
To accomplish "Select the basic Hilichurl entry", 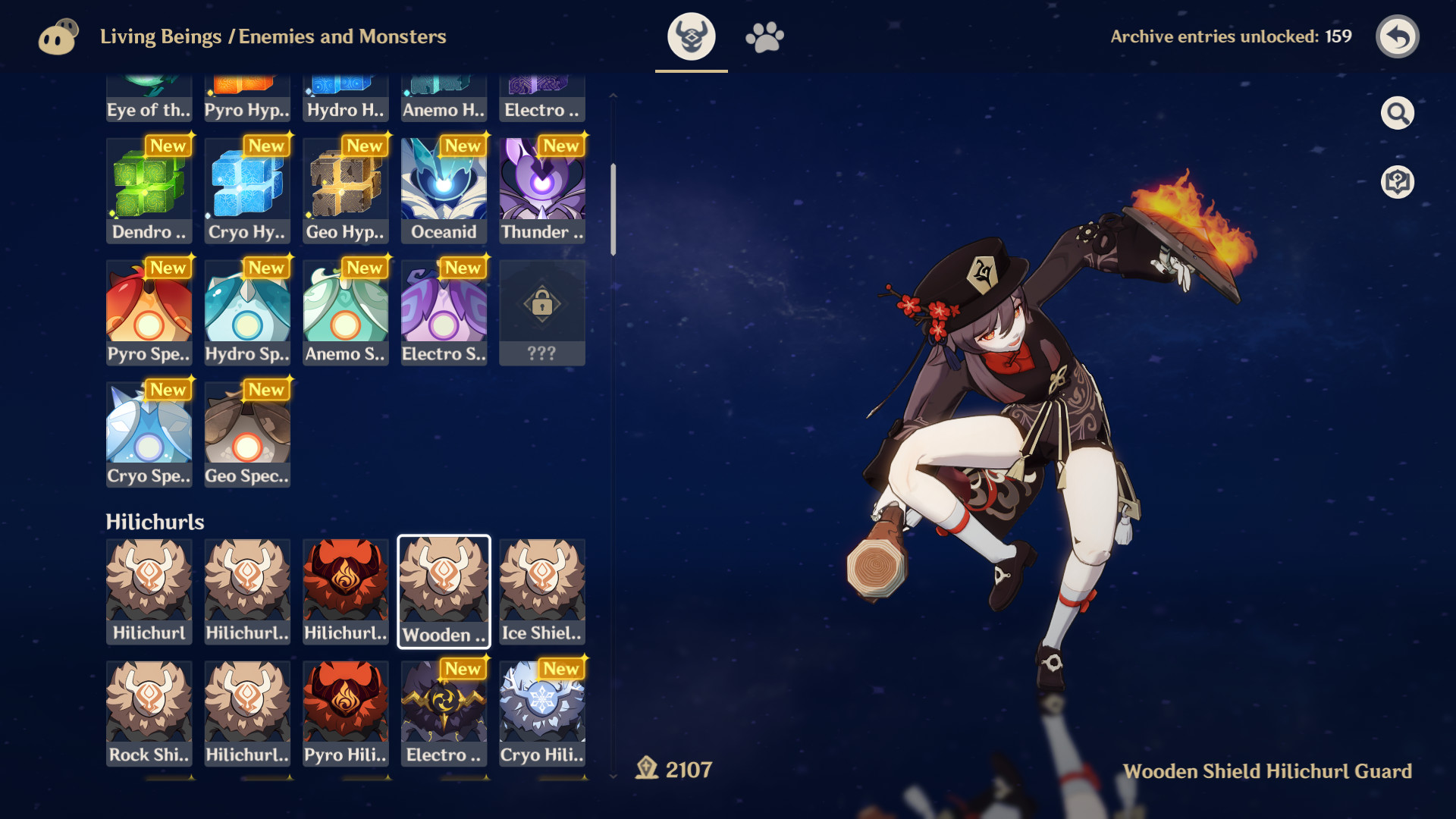I will click(149, 591).
